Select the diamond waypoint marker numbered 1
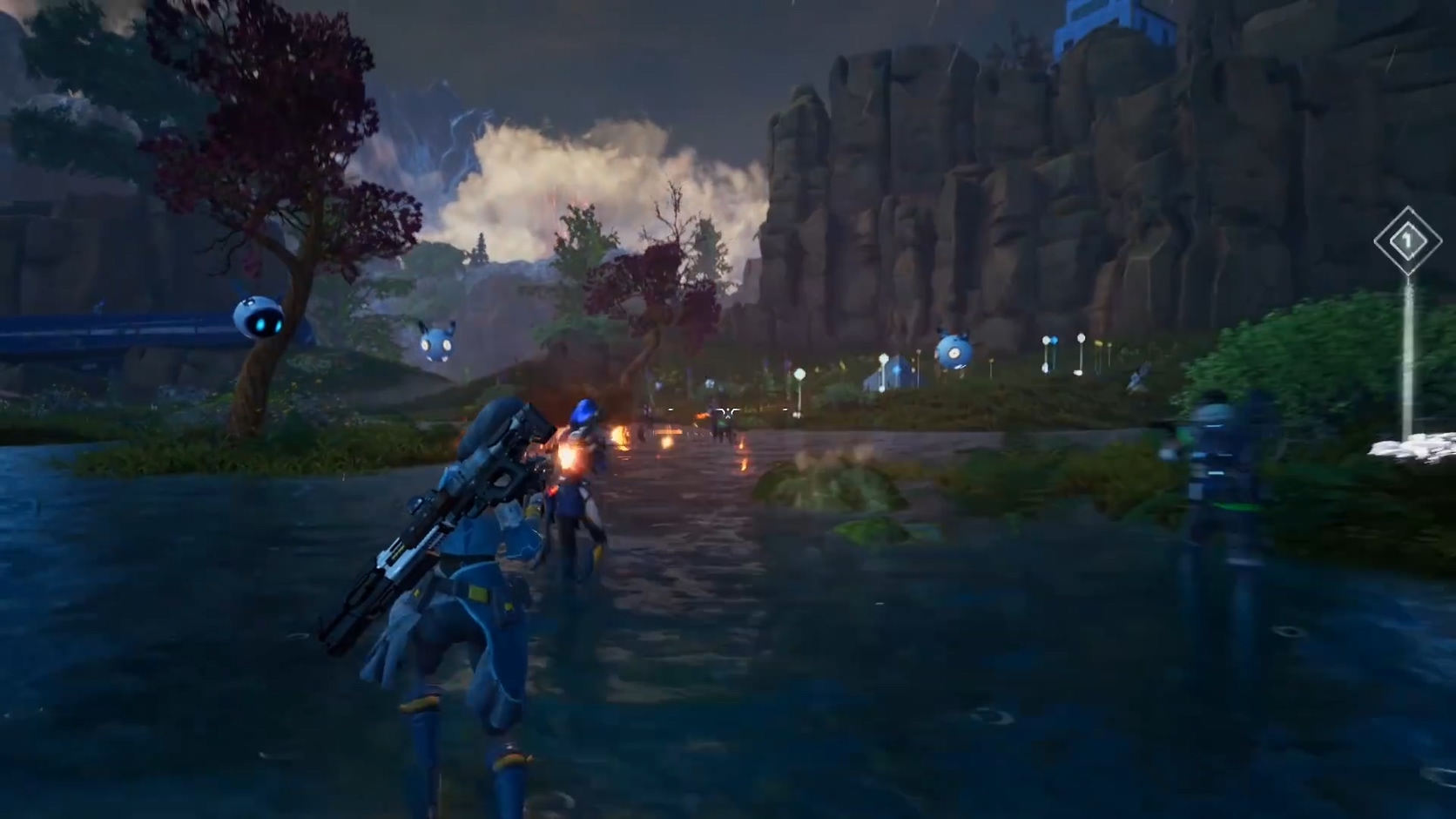Screen dimensions: 1456x819 pyautogui.click(x=1406, y=240)
